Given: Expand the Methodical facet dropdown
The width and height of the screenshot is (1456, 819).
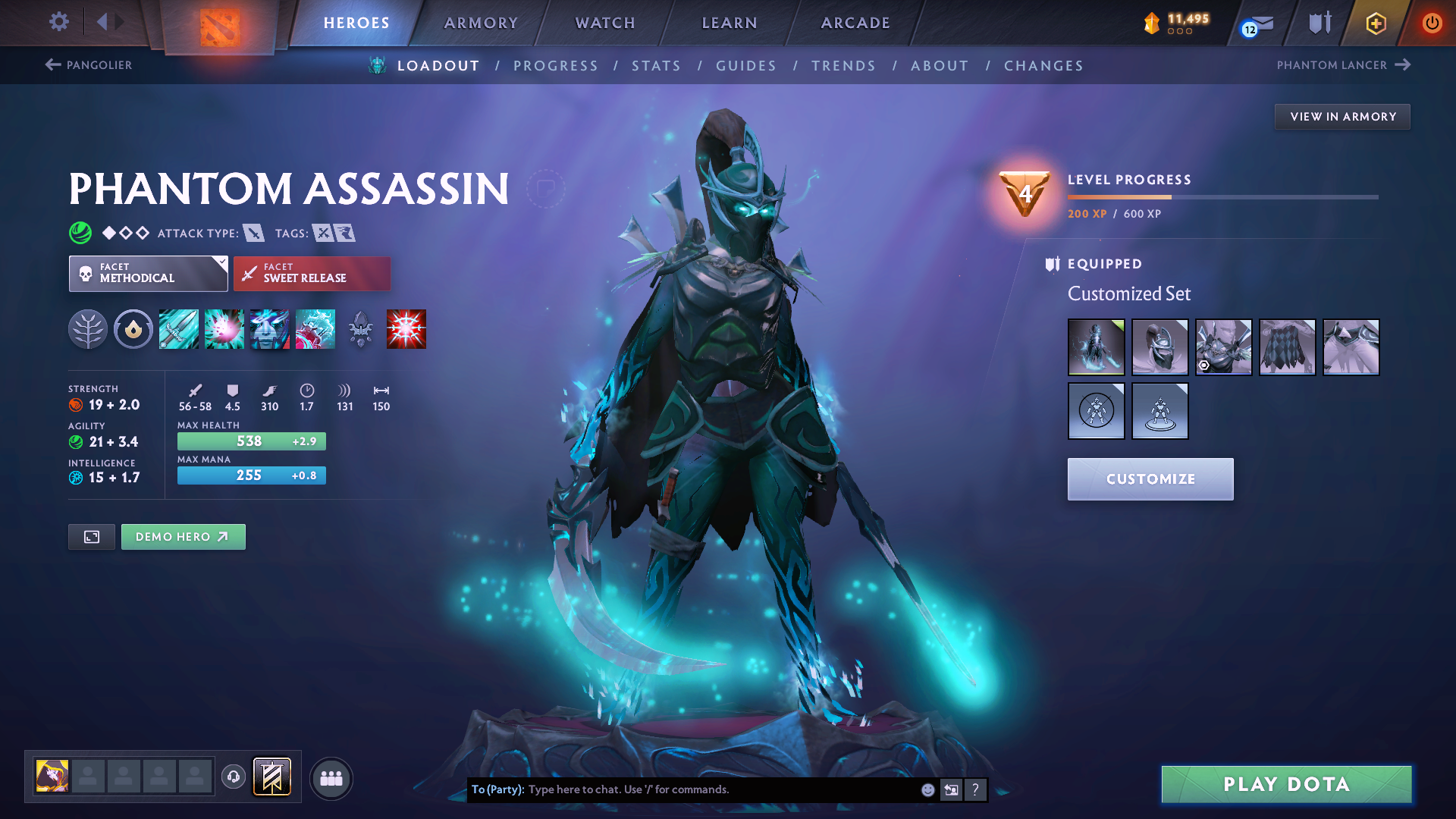Looking at the screenshot, I should point(148,273).
